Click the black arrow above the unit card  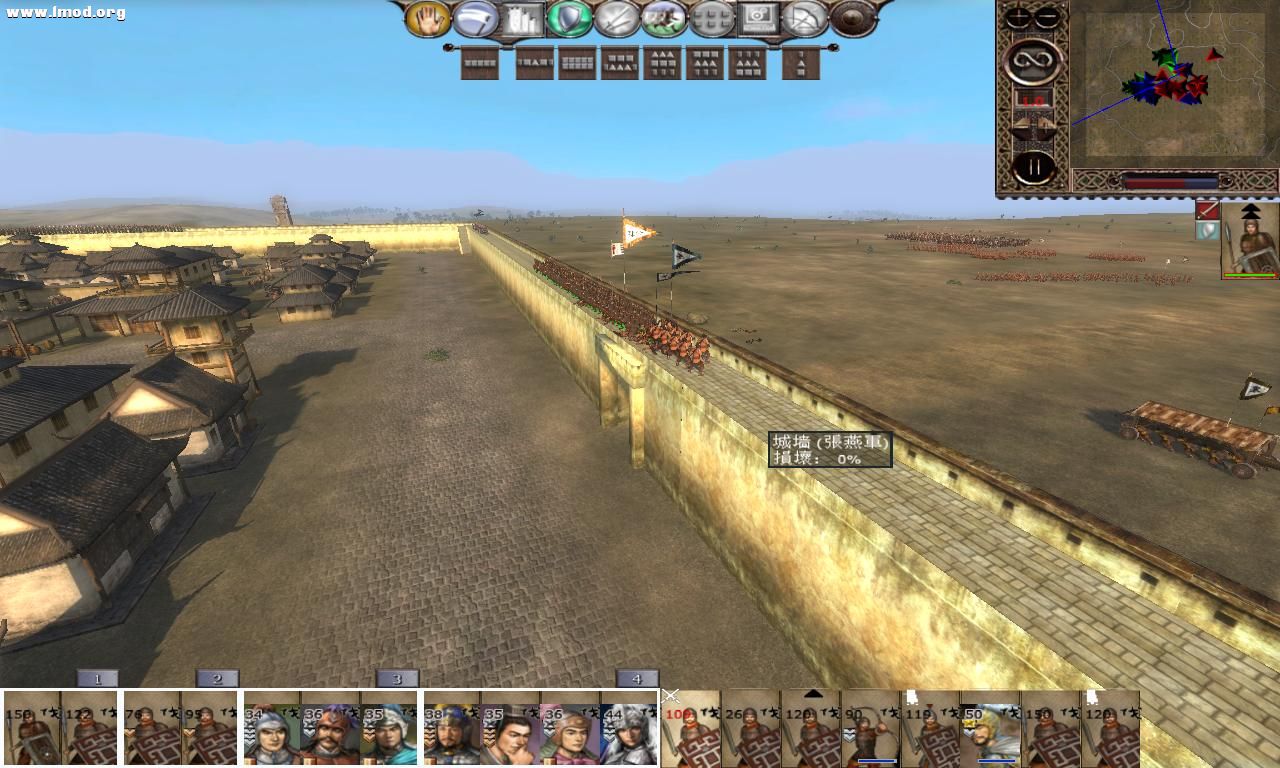pyautogui.click(x=813, y=692)
